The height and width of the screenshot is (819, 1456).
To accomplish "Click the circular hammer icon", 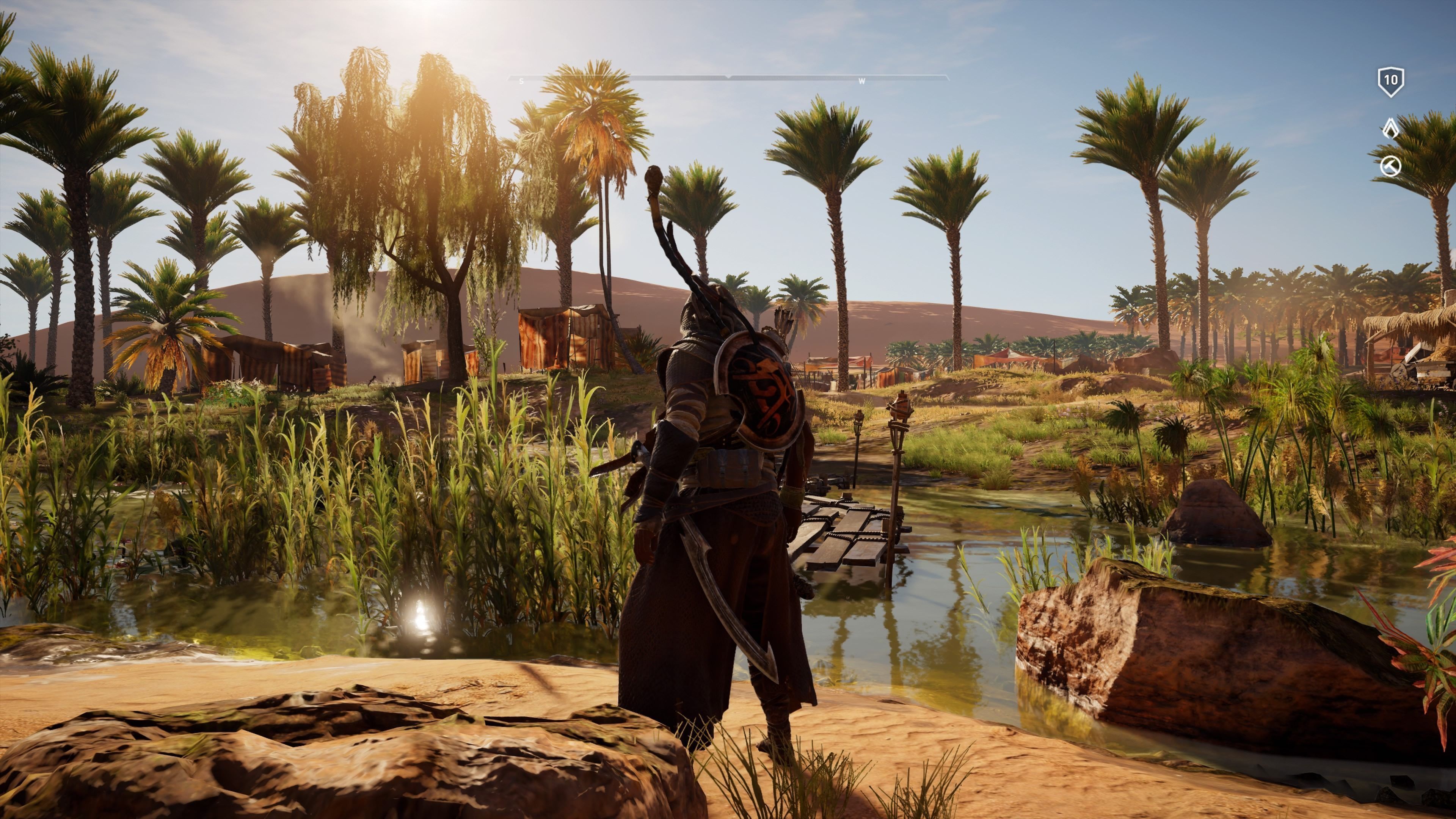I will click(x=1390, y=167).
